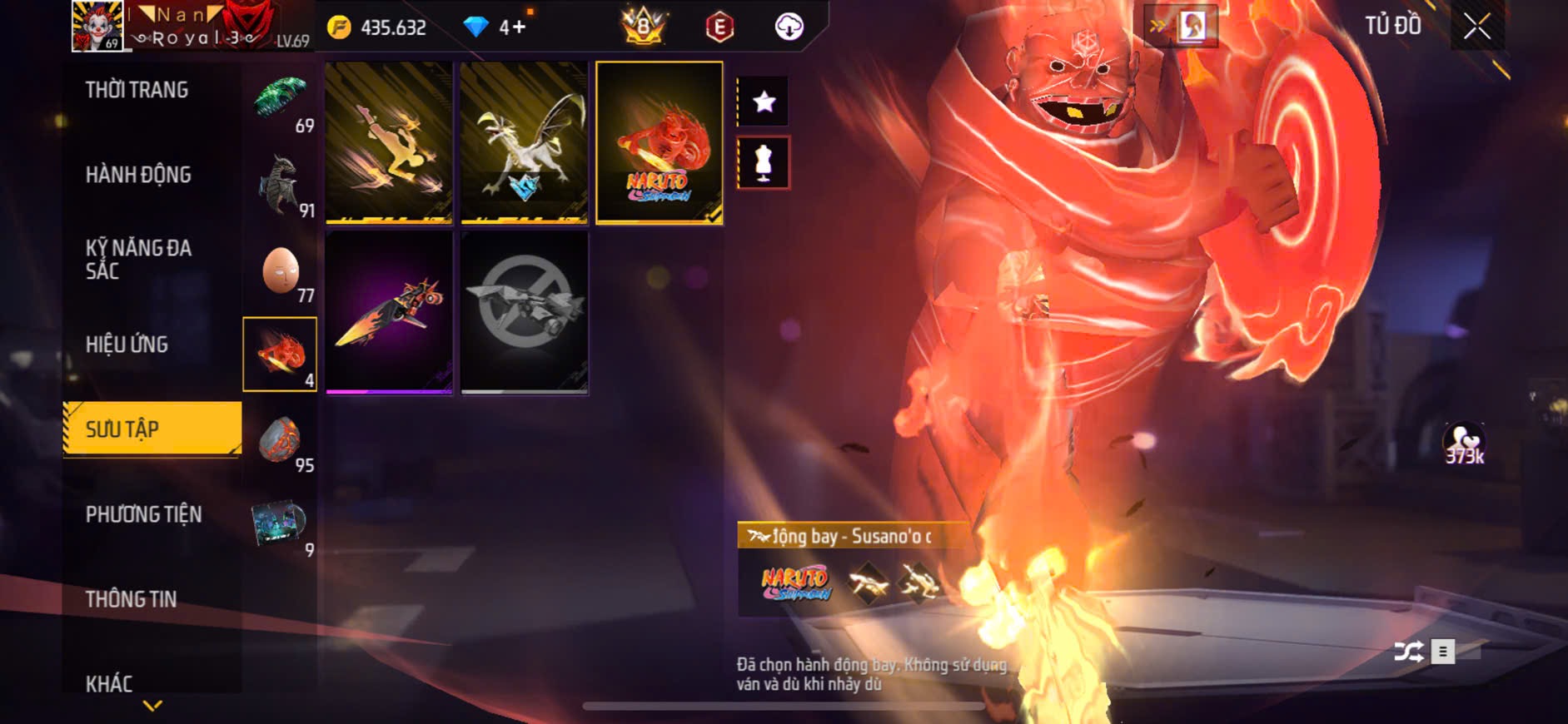The height and width of the screenshot is (724, 1568).
Task: Open the Hành Động category
Action: pos(138,175)
